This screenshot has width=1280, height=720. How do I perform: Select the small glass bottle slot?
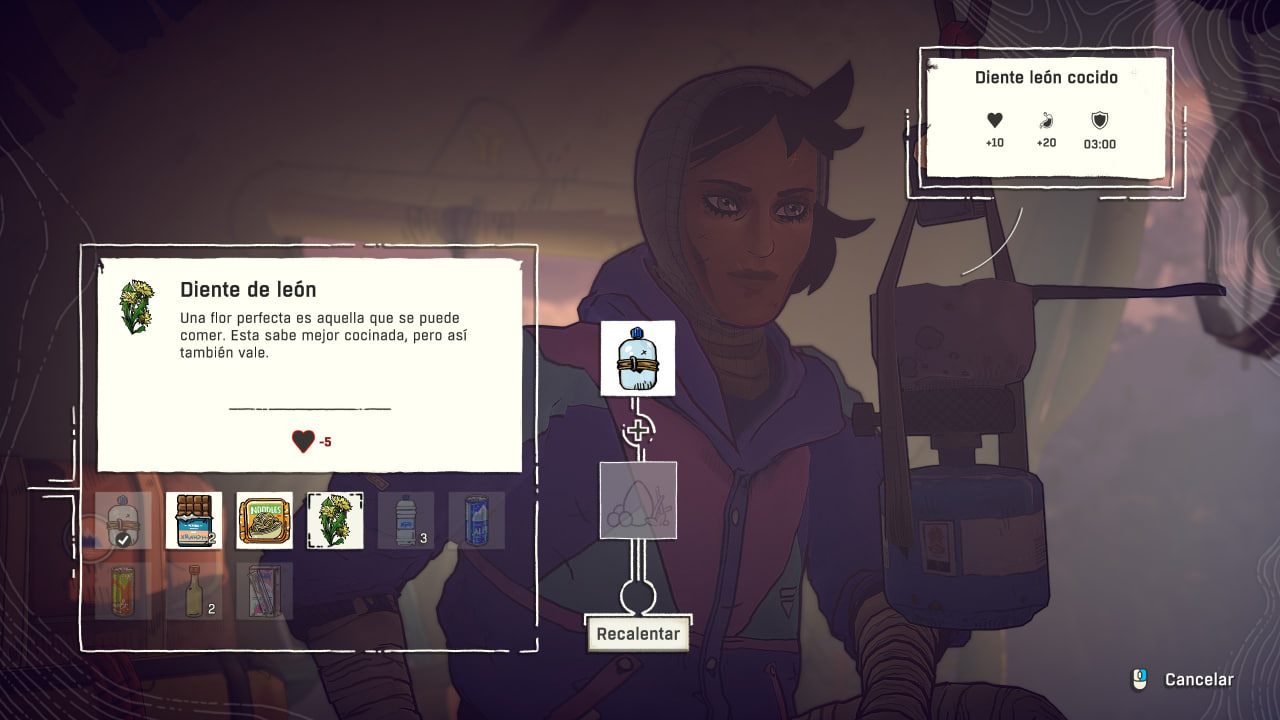(194, 590)
